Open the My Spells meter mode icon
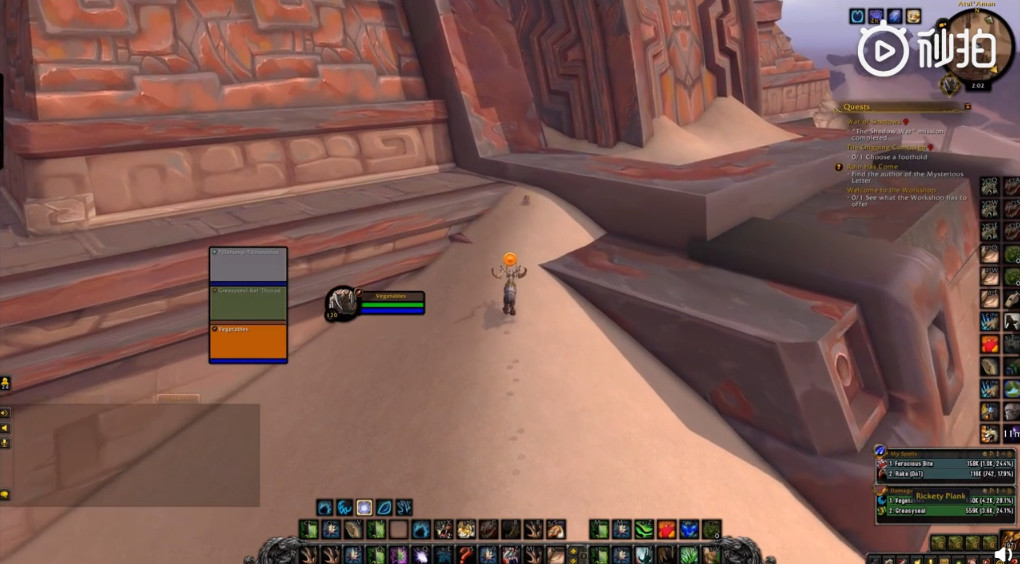Image resolution: width=1020 pixels, height=564 pixels. pos(881,451)
